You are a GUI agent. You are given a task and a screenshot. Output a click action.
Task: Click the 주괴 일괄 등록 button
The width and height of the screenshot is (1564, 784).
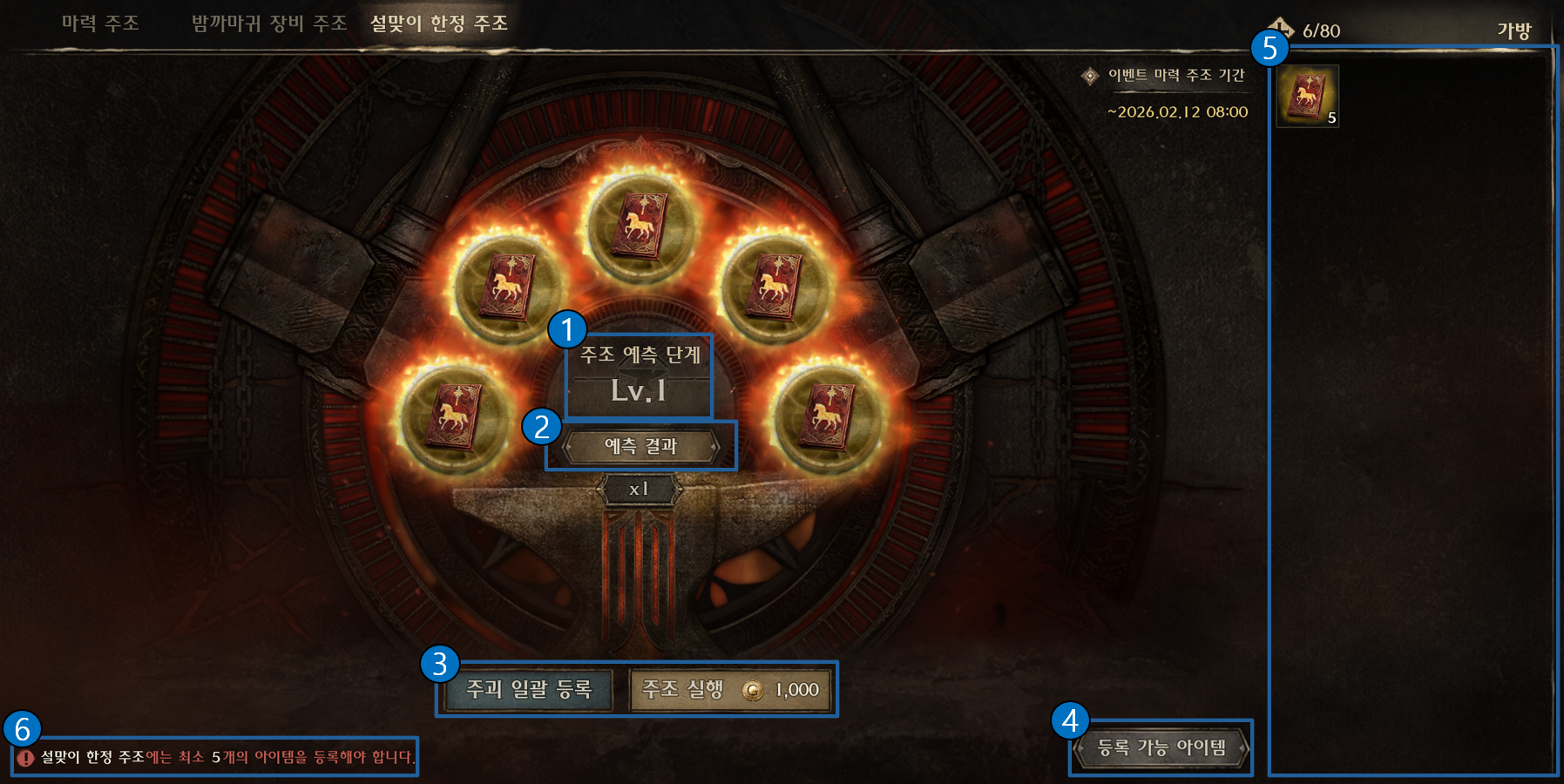coord(529,690)
